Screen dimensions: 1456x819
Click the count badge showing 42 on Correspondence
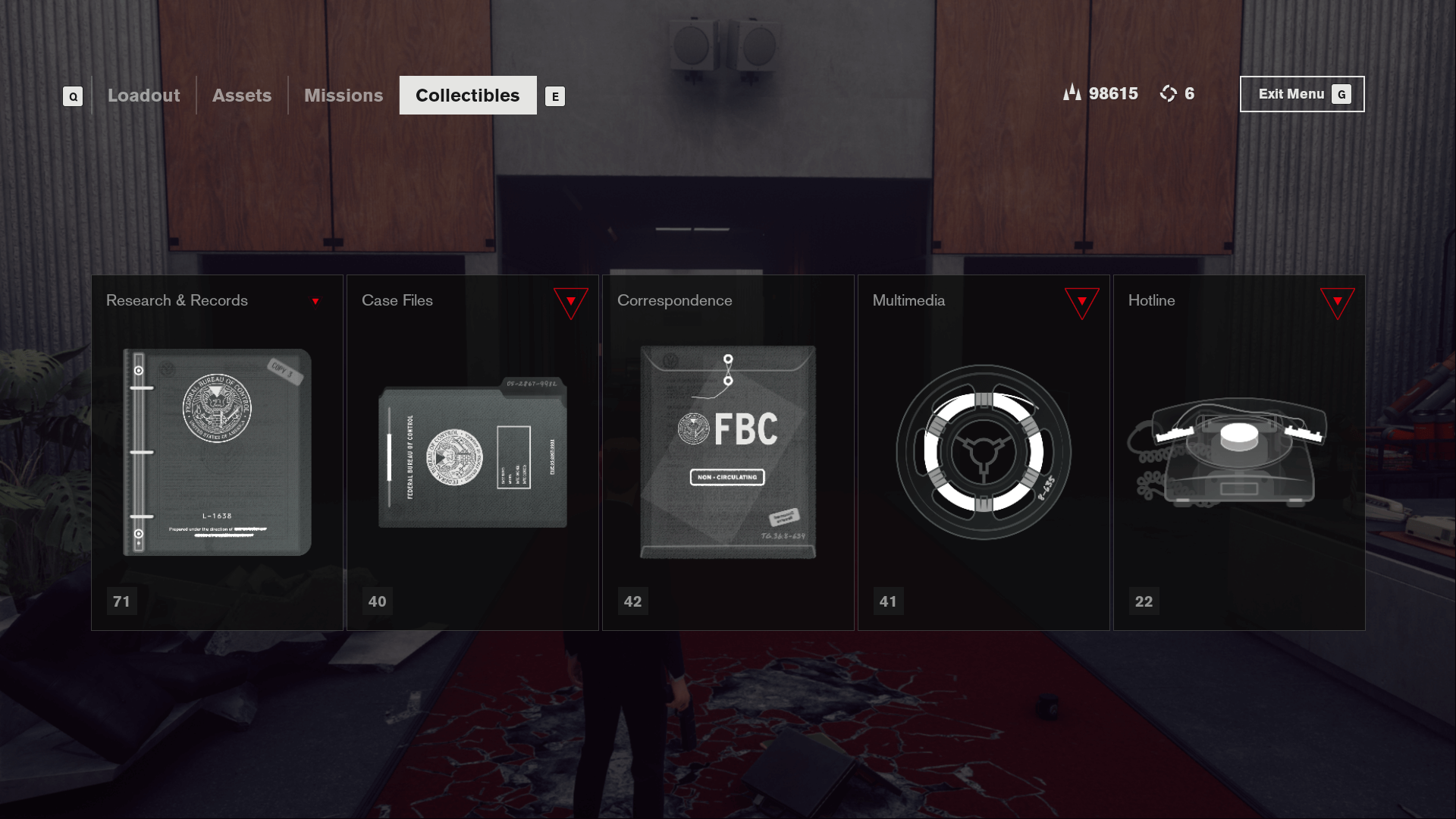coord(632,601)
